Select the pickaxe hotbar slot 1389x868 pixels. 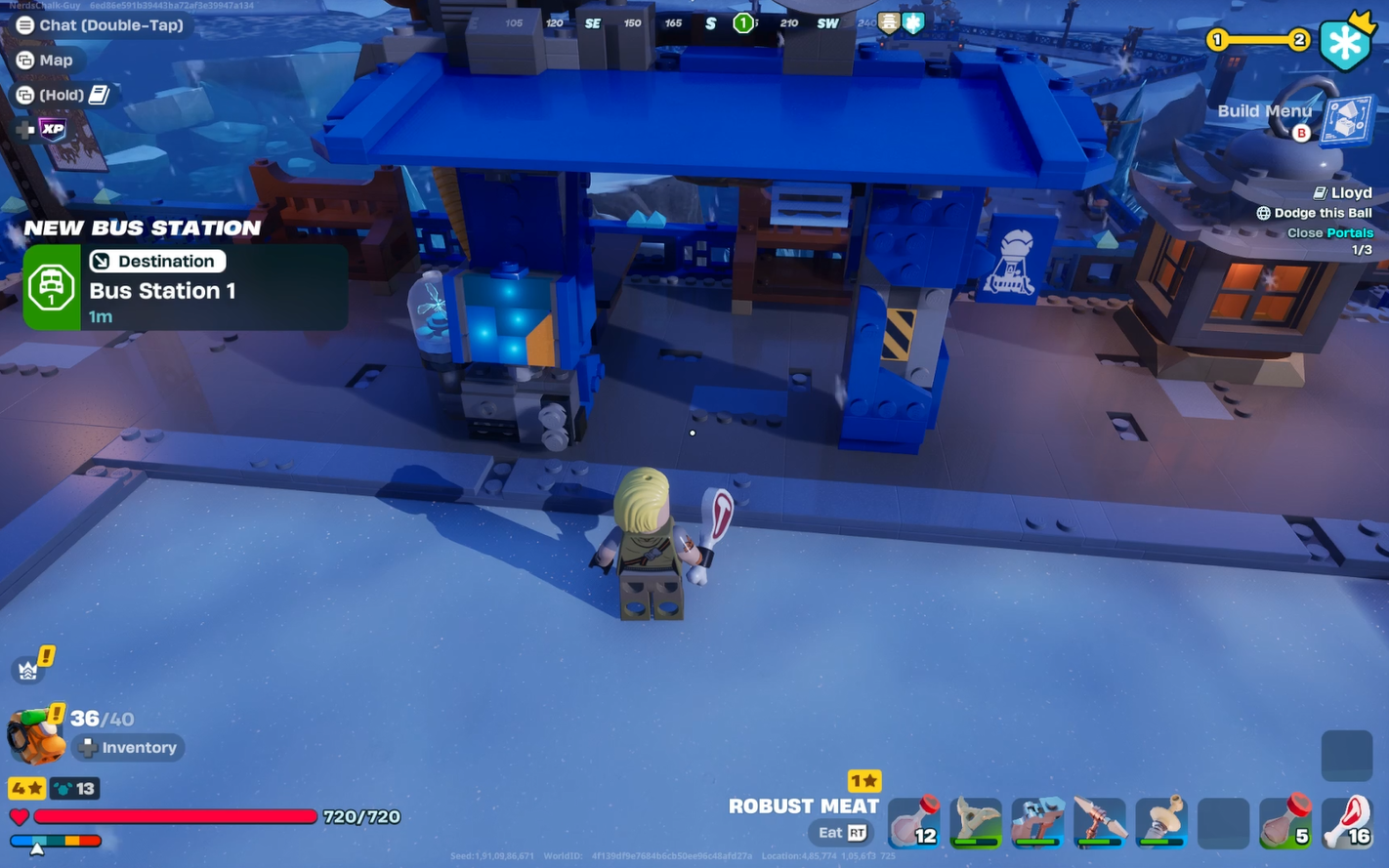point(1100,823)
